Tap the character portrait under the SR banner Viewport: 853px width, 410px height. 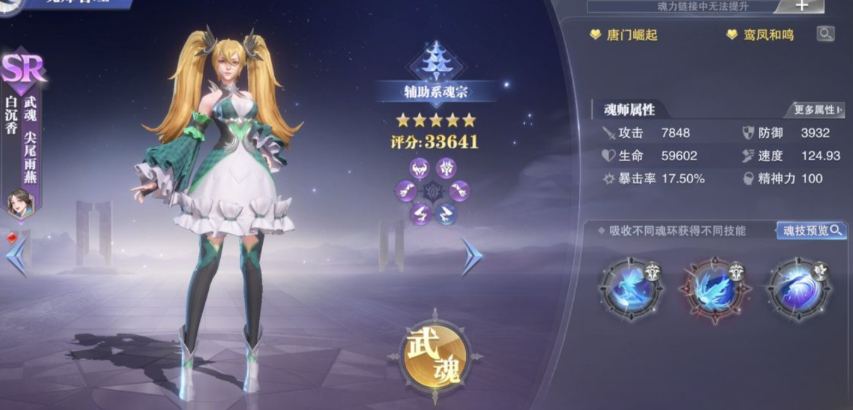click(x=20, y=205)
